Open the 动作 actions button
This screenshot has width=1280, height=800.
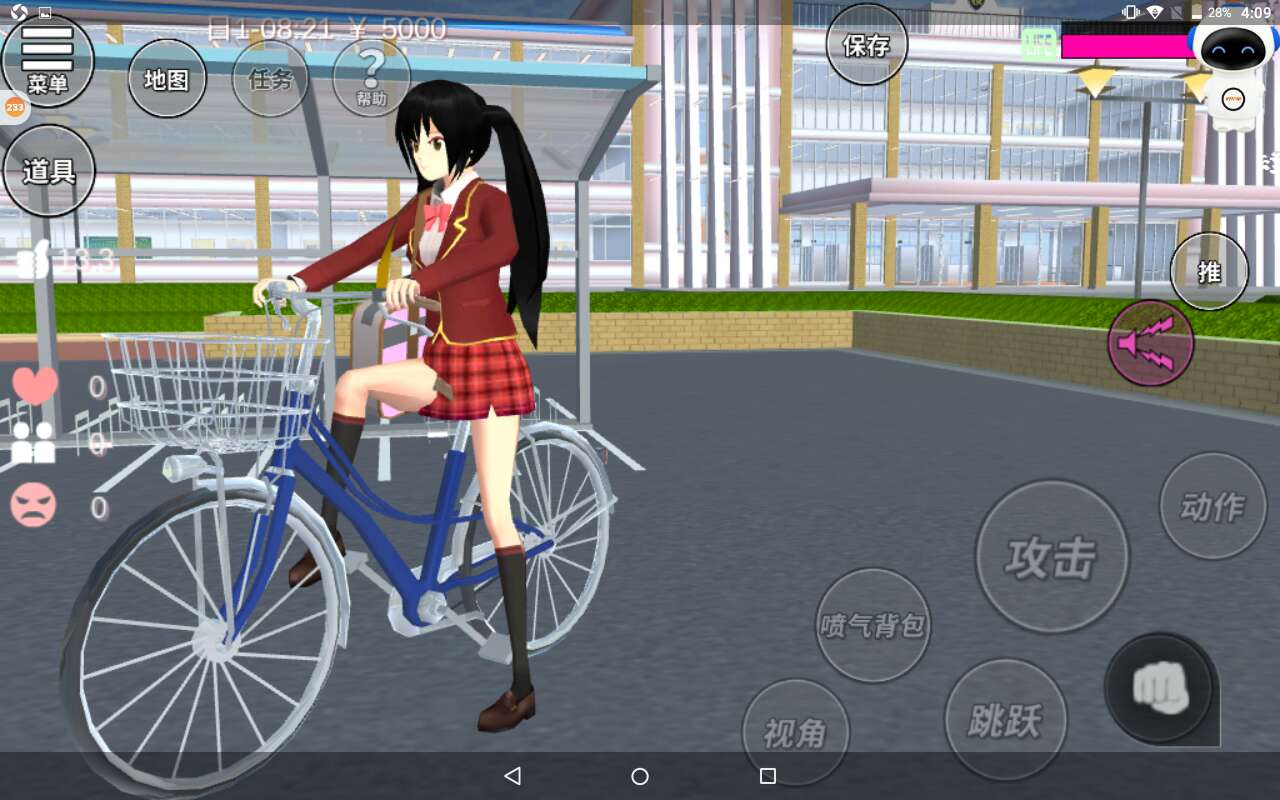pos(1212,506)
